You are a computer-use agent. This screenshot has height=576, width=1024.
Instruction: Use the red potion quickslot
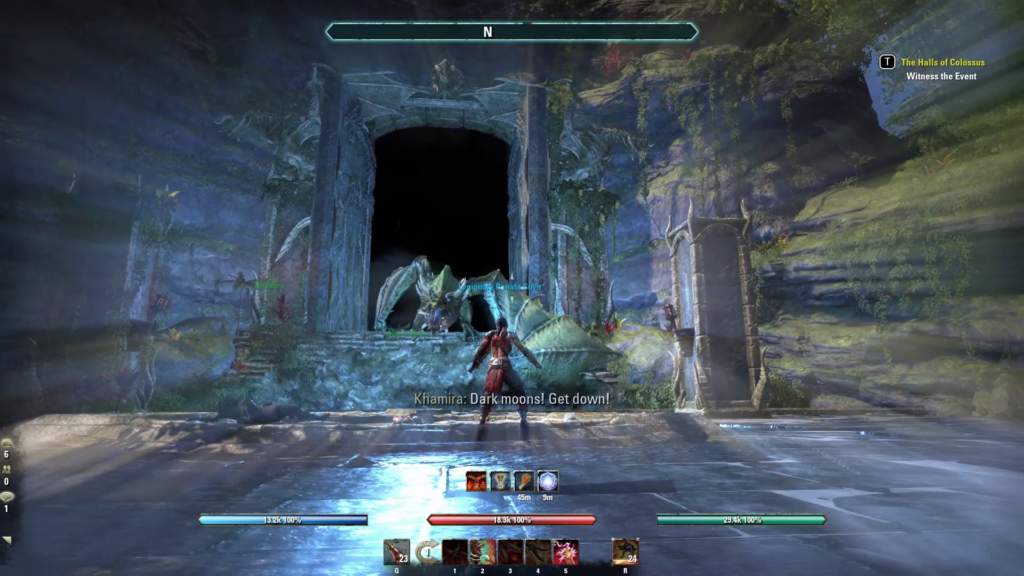click(x=396, y=551)
